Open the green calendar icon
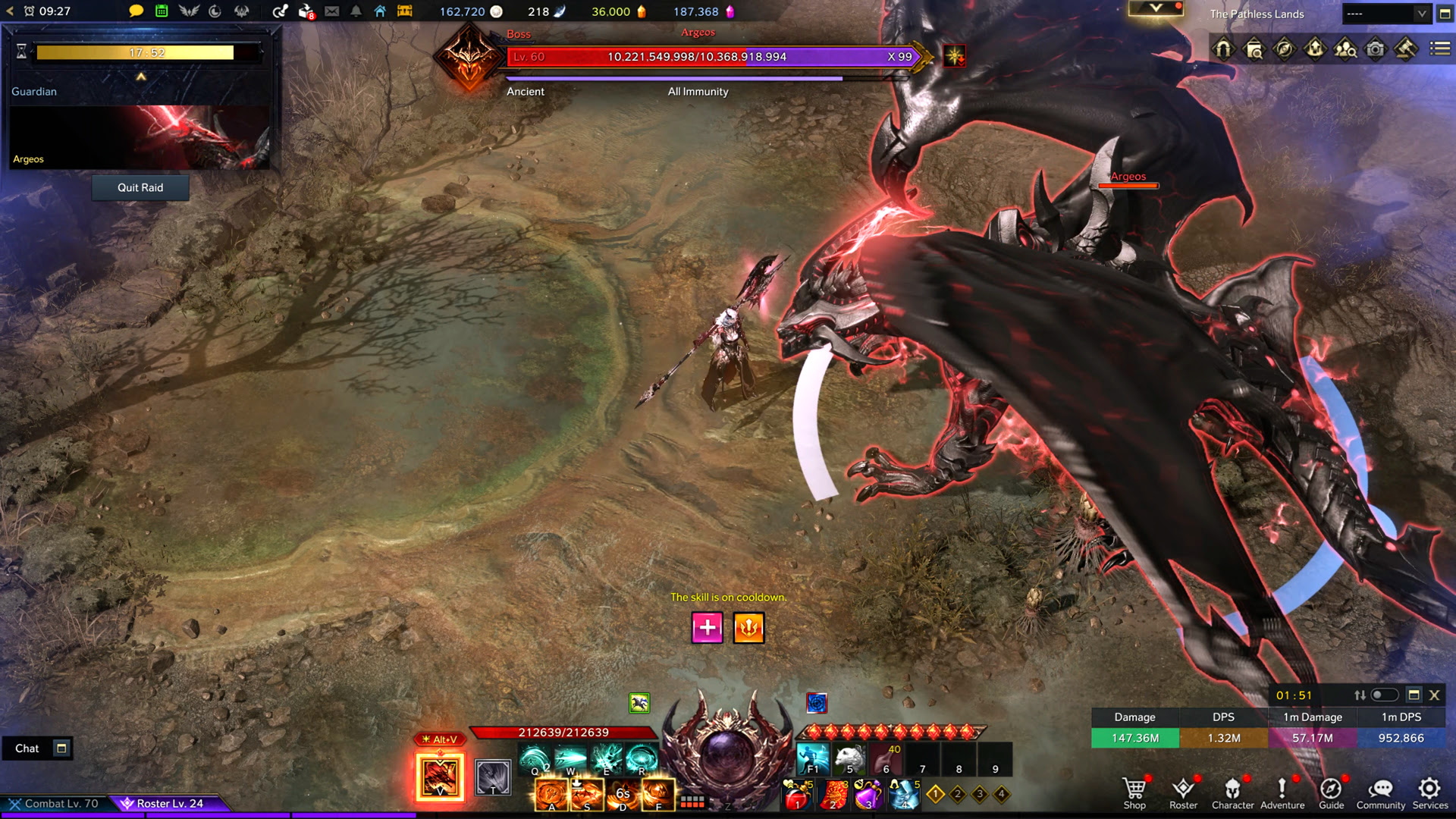 click(162, 11)
